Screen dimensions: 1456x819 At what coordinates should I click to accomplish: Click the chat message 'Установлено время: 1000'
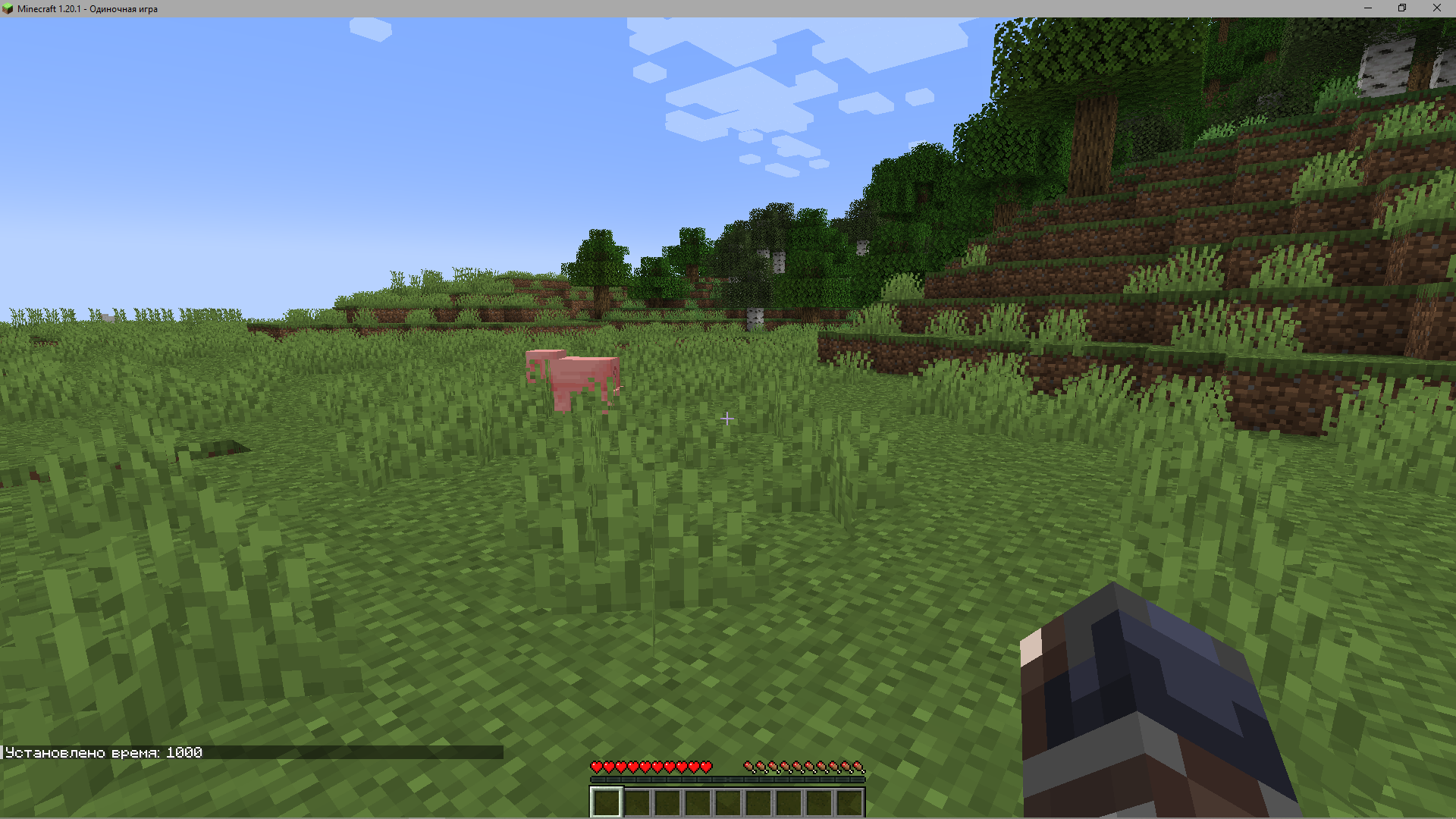pos(102,752)
